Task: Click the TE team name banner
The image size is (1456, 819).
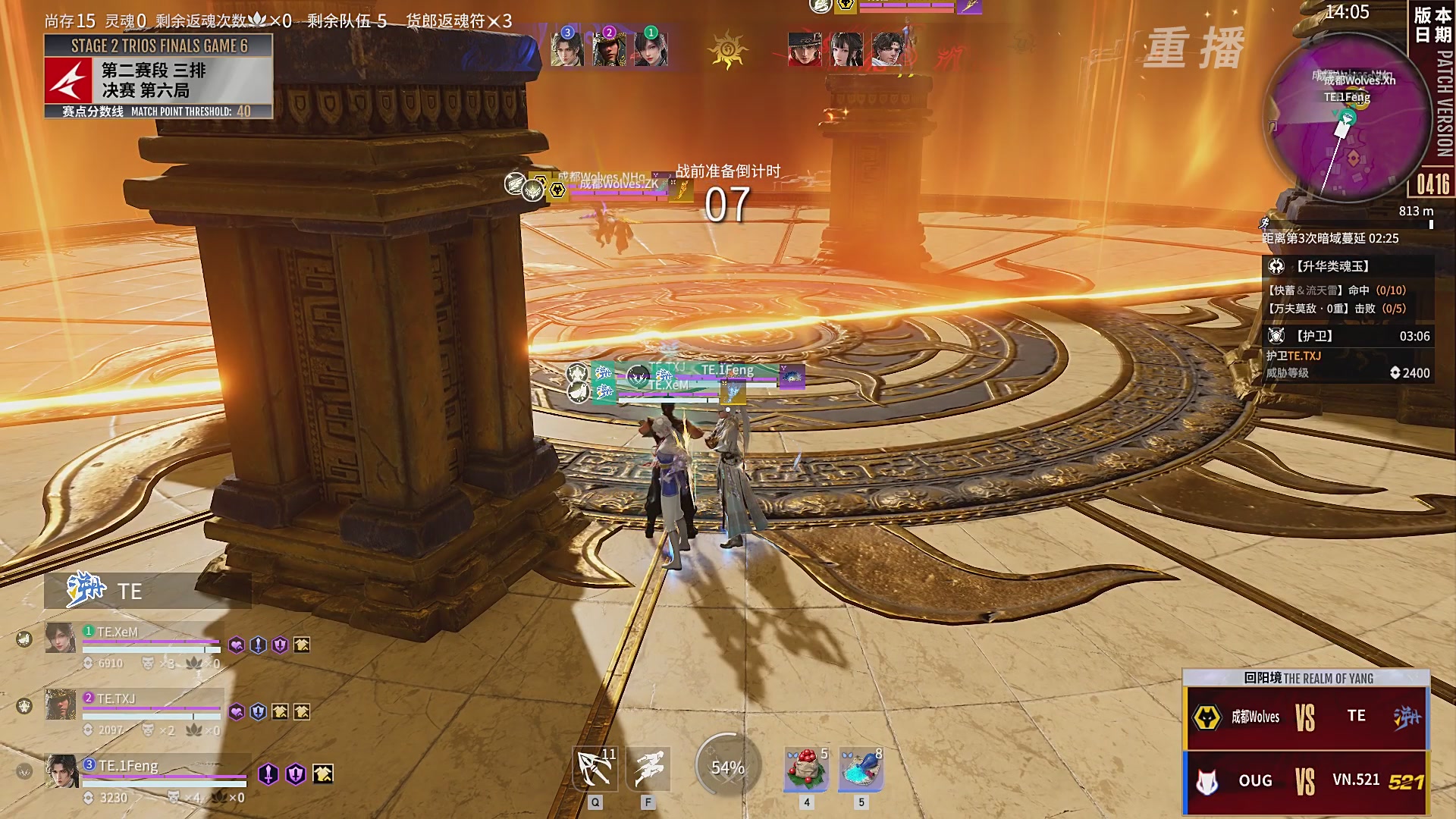Action: [x=147, y=591]
